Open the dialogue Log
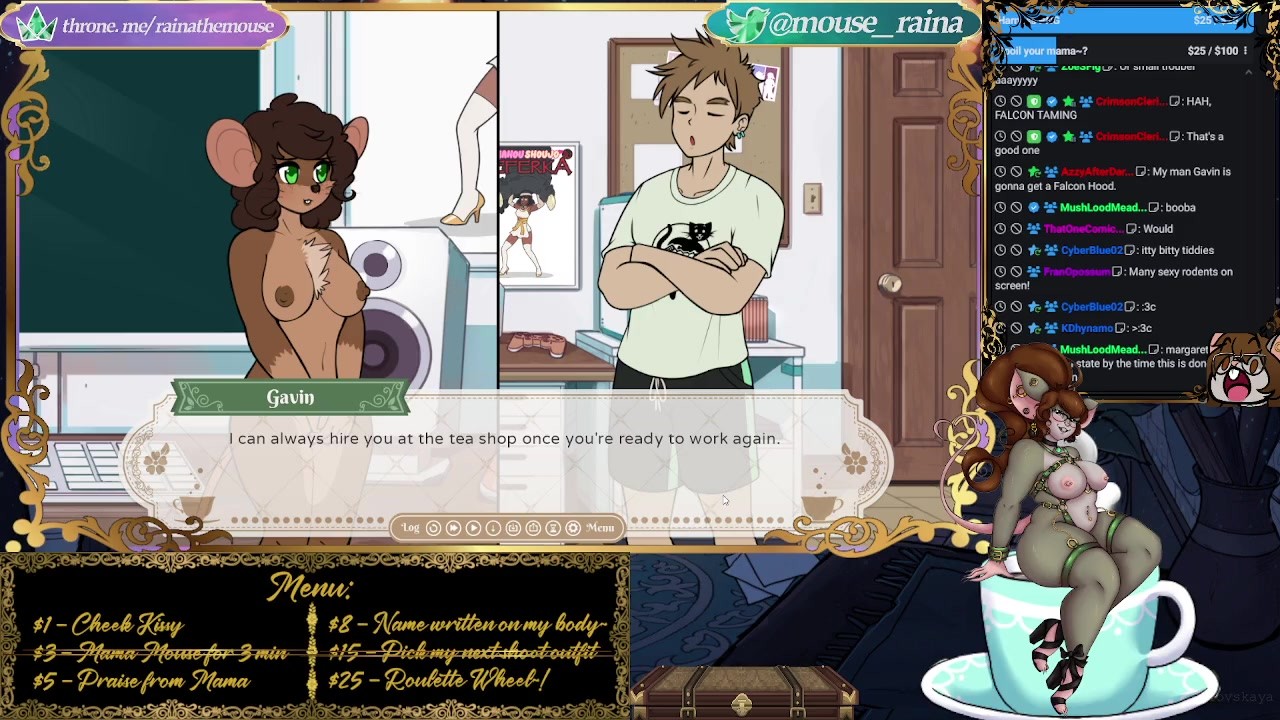Image resolution: width=1280 pixels, height=720 pixels. tap(411, 528)
